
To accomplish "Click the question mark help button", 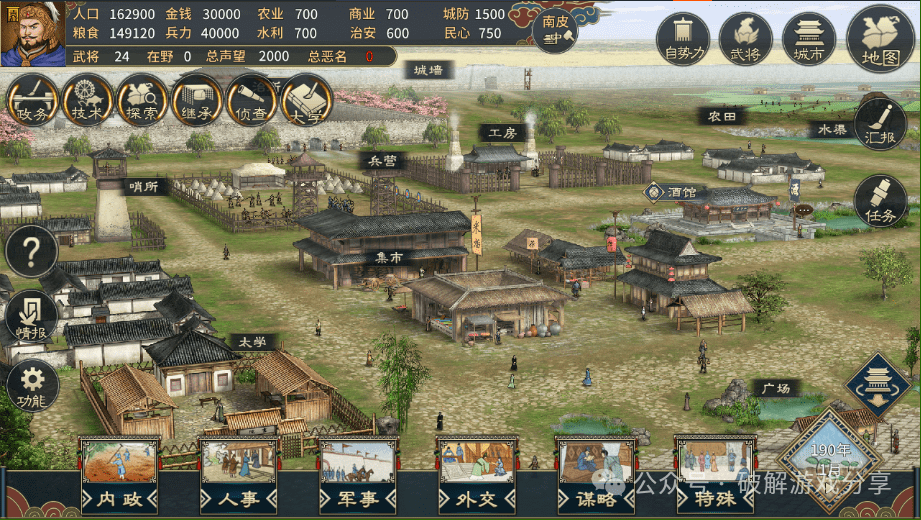I will click(31, 251).
